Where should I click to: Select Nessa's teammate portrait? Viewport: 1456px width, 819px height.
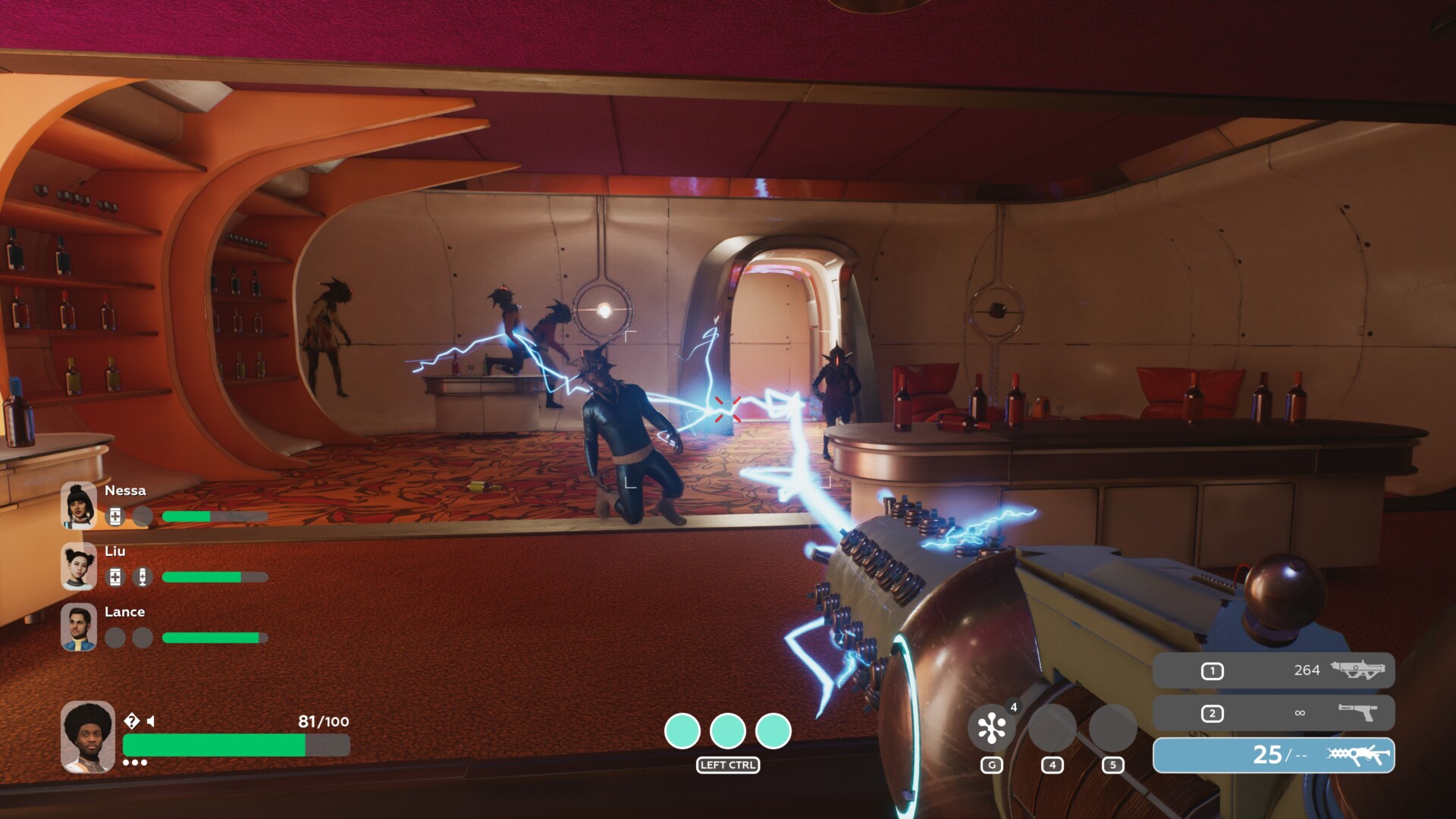click(x=79, y=505)
